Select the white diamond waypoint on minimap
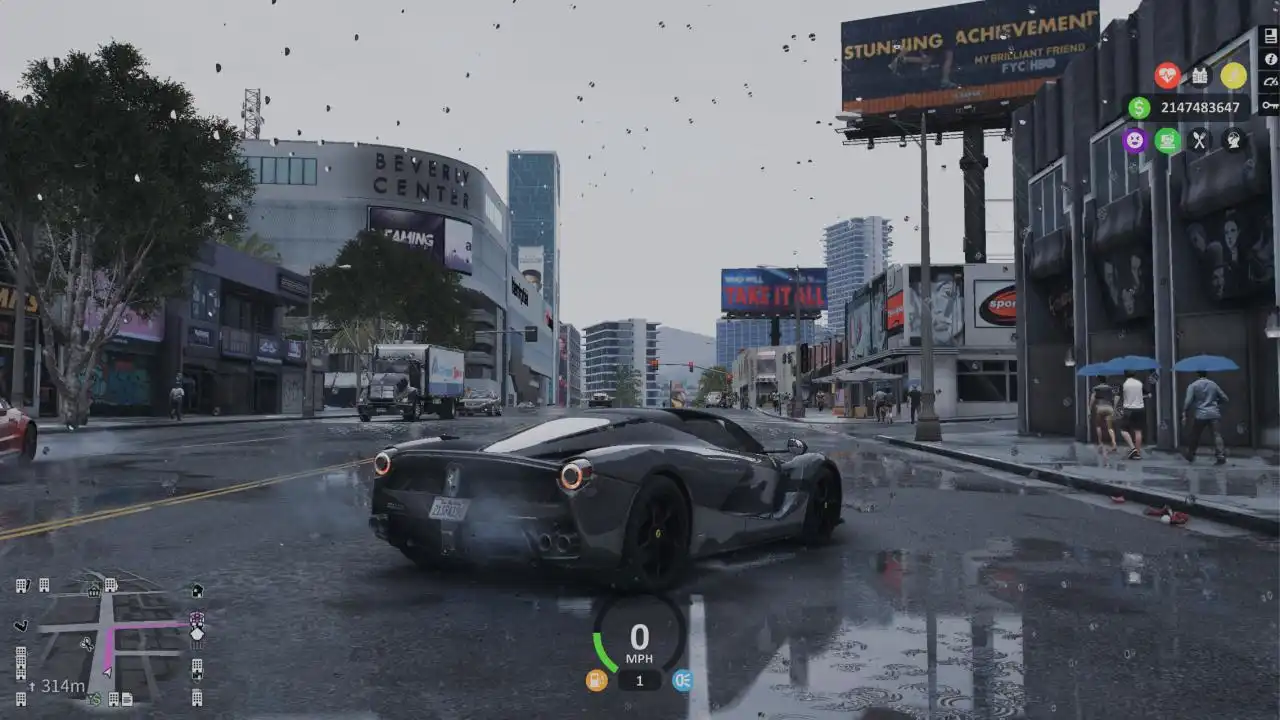1280x720 pixels. point(197,633)
